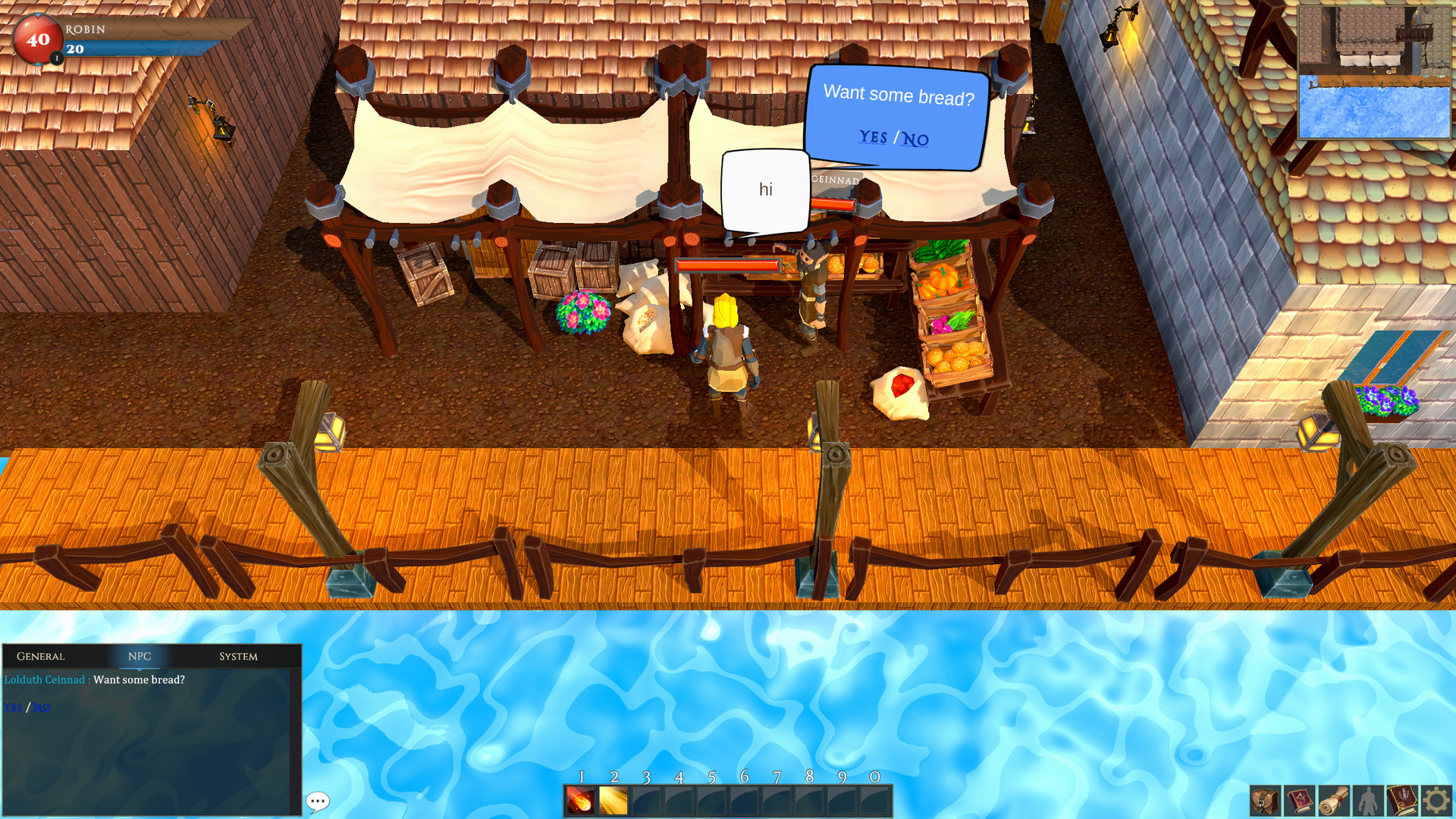The image size is (1456, 819).
Task: Open the journal book icon next to settings
Action: [1401, 799]
